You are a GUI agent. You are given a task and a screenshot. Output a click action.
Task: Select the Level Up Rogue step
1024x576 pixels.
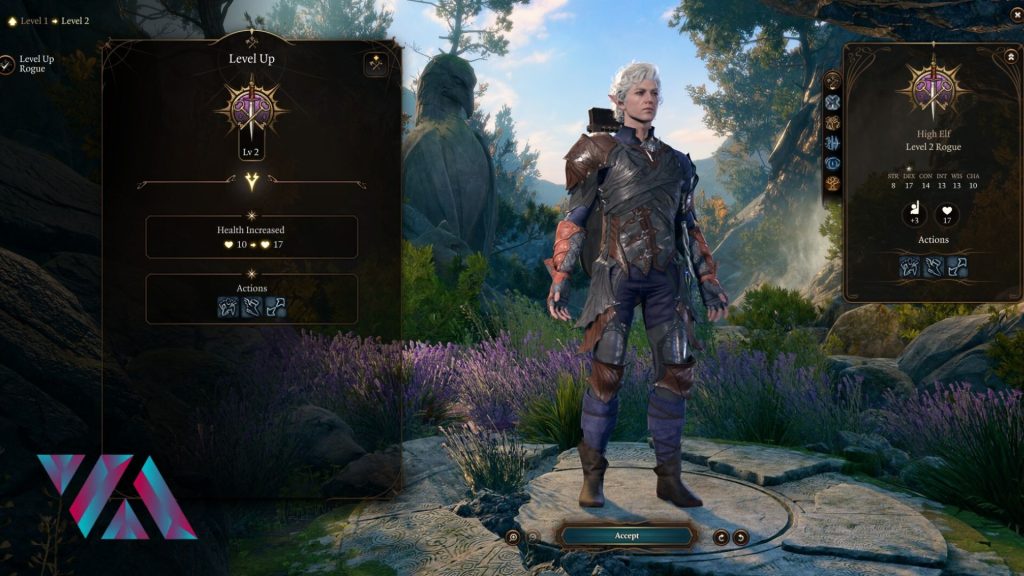[9, 64]
